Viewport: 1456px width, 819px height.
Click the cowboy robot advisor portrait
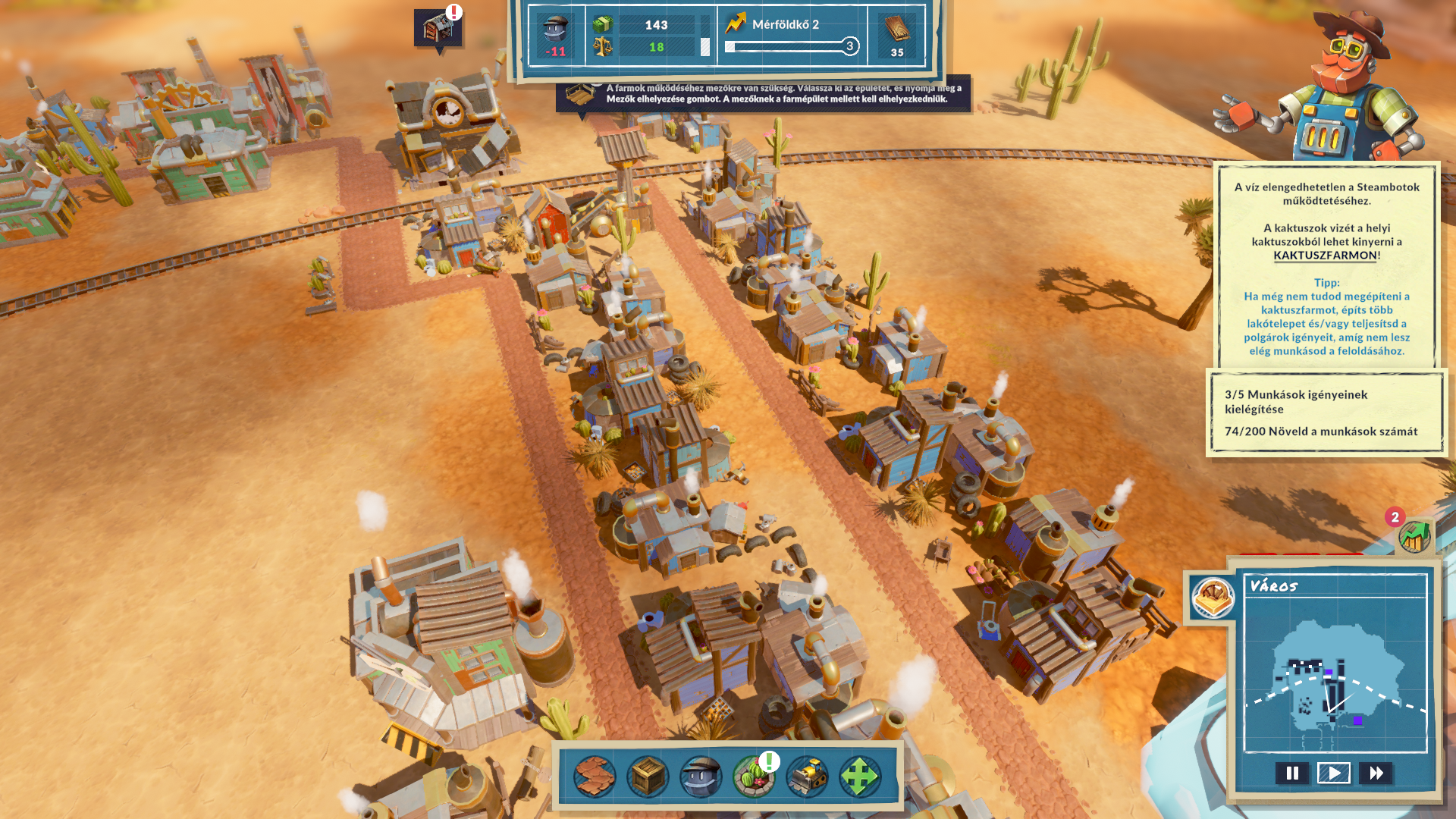click(x=1333, y=87)
